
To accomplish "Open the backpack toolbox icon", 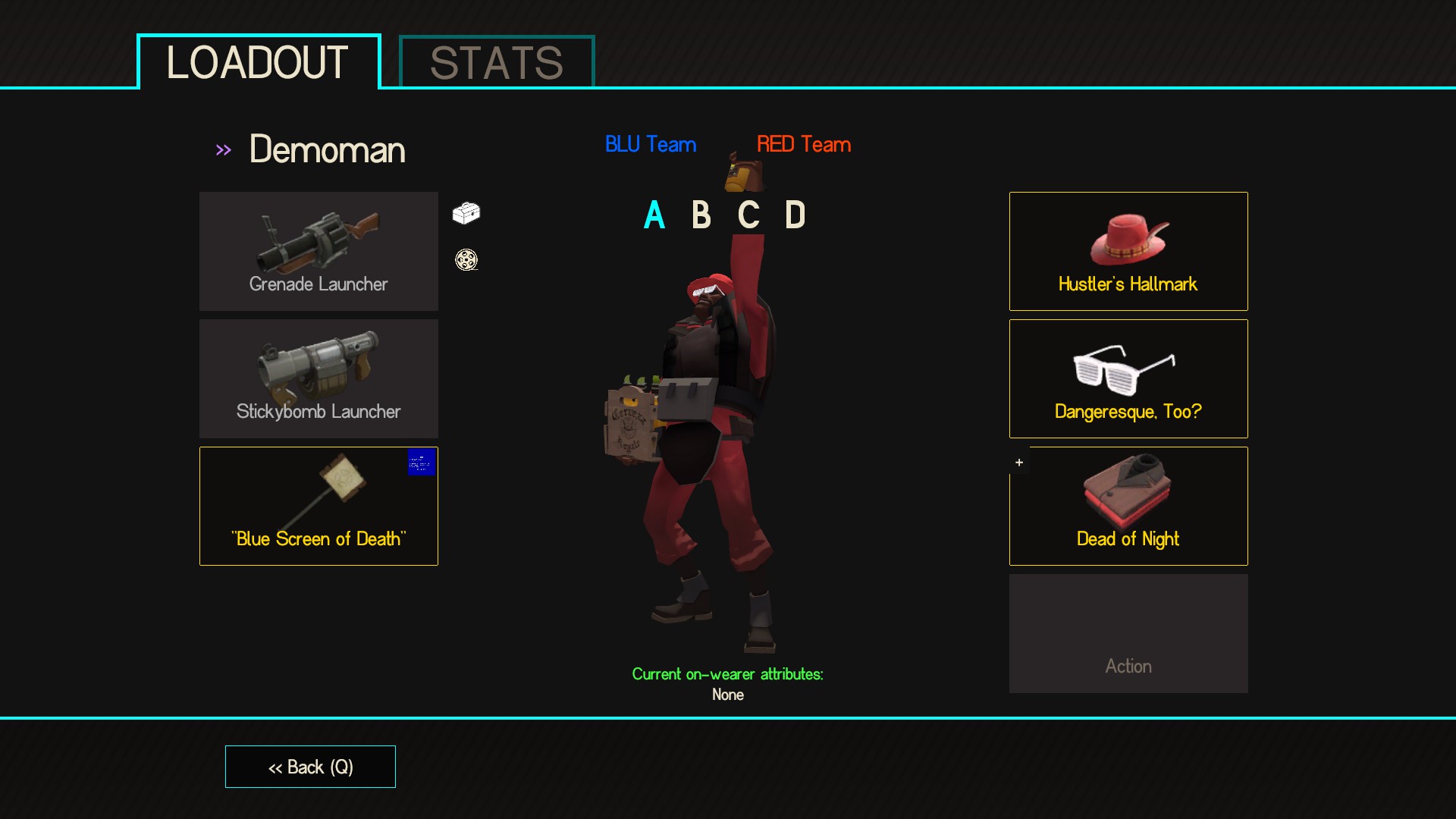I will tap(466, 213).
